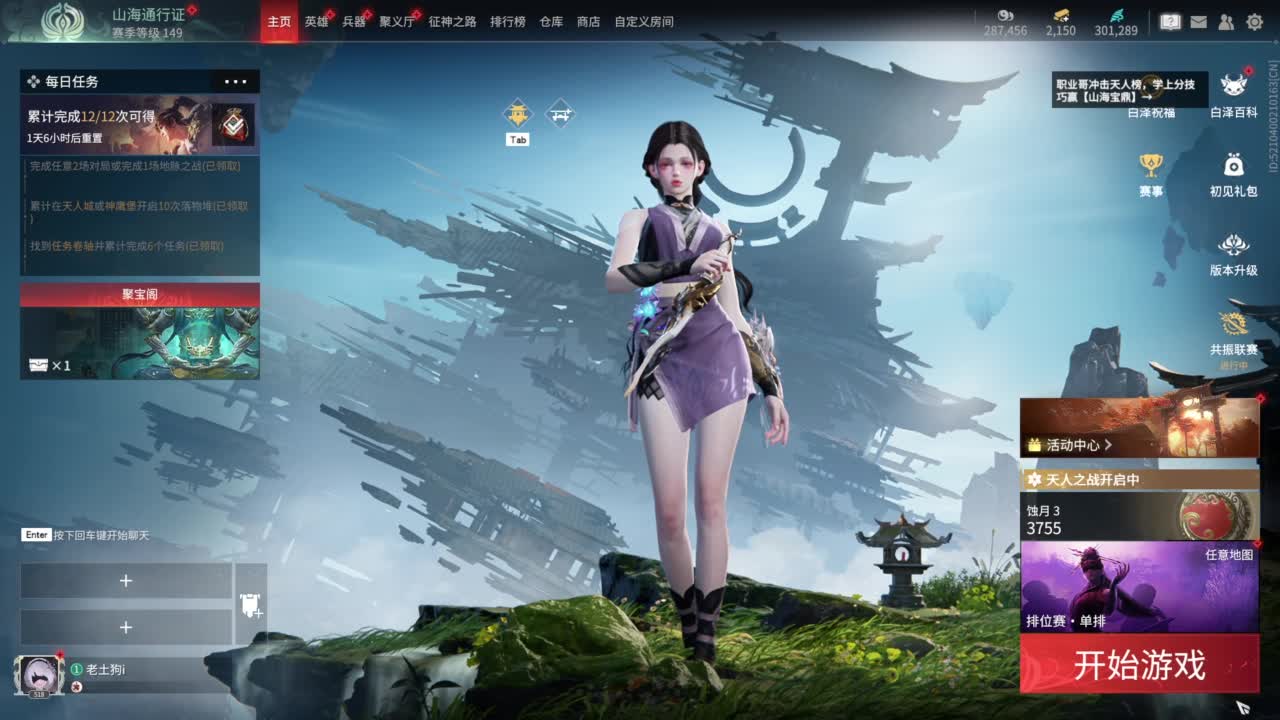Open the 英雄 heroes tab
1280x720 pixels.
316,21
